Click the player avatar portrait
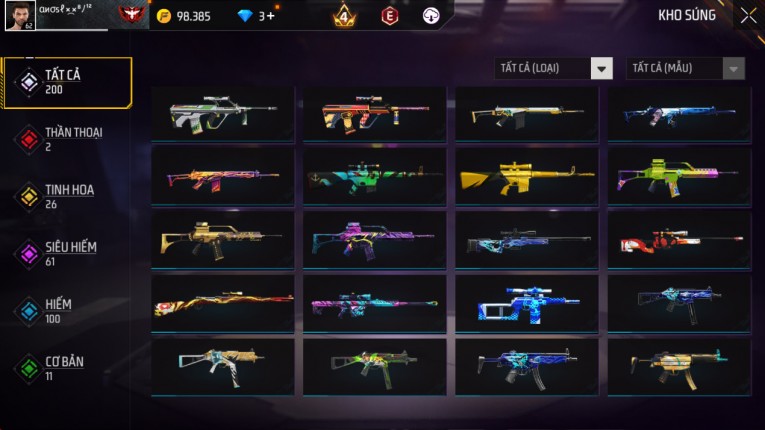 (x=19, y=16)
